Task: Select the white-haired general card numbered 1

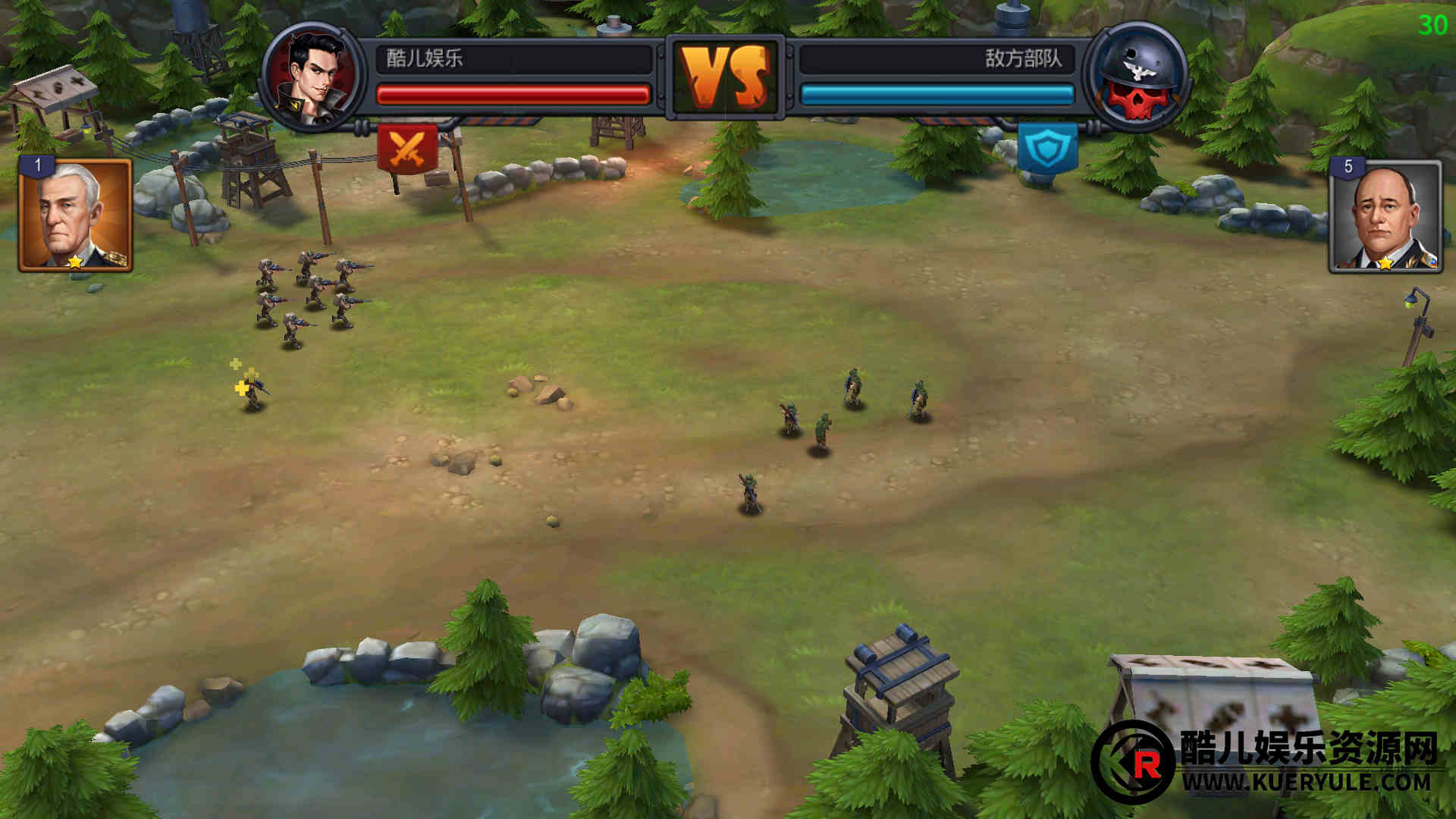Action: tap(75, 215)
